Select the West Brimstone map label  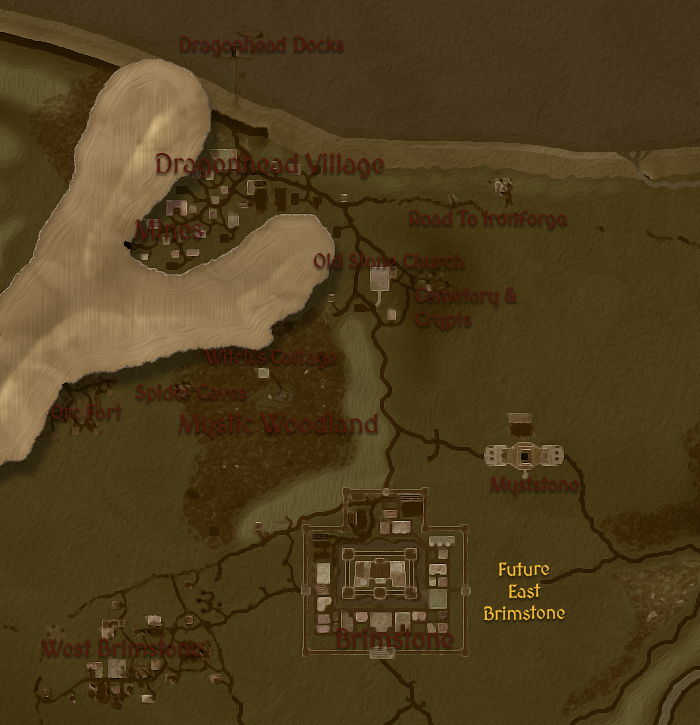pyautogui.click(x=124, y=649)
